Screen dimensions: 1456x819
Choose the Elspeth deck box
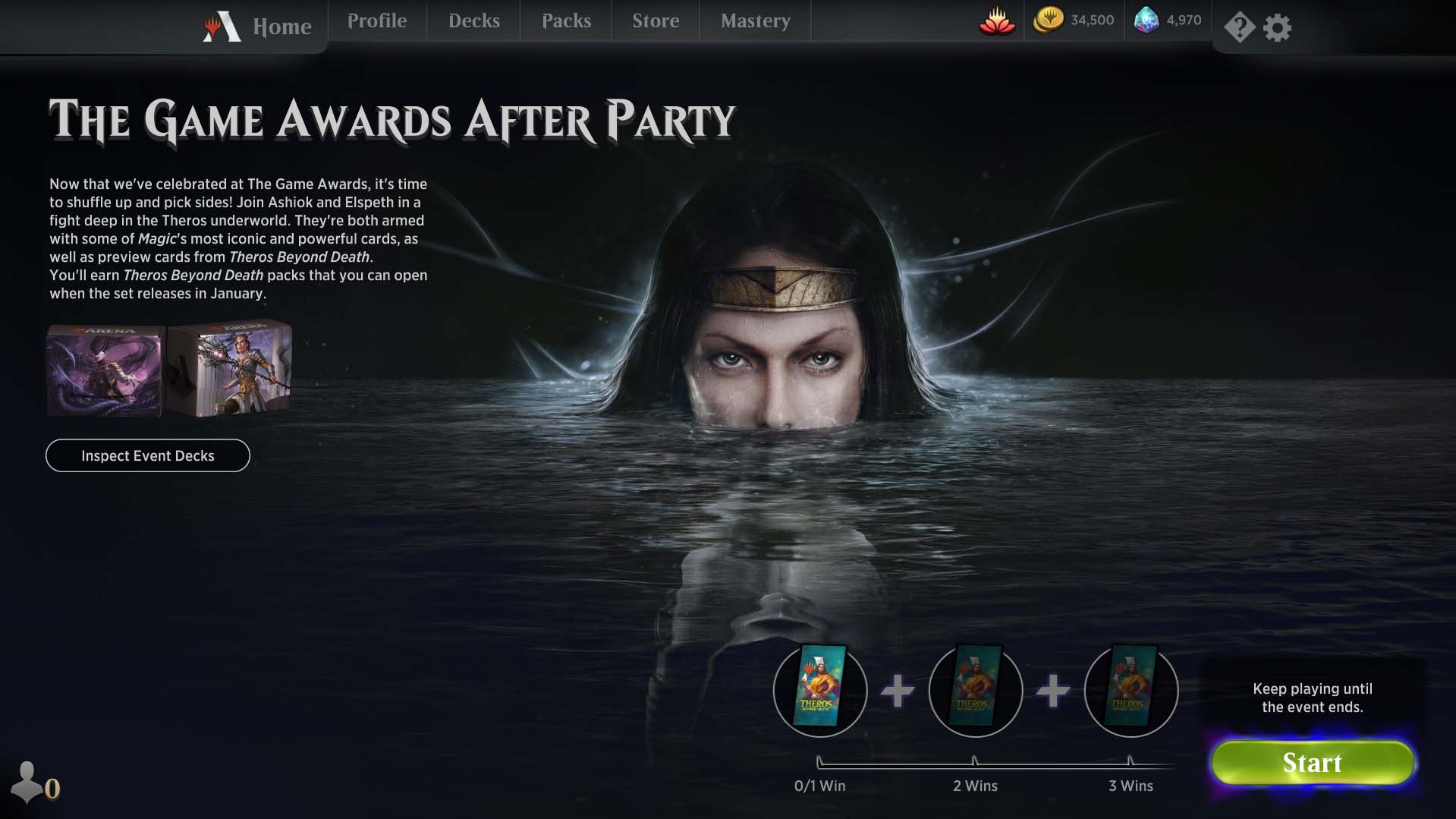pos(231,370)
